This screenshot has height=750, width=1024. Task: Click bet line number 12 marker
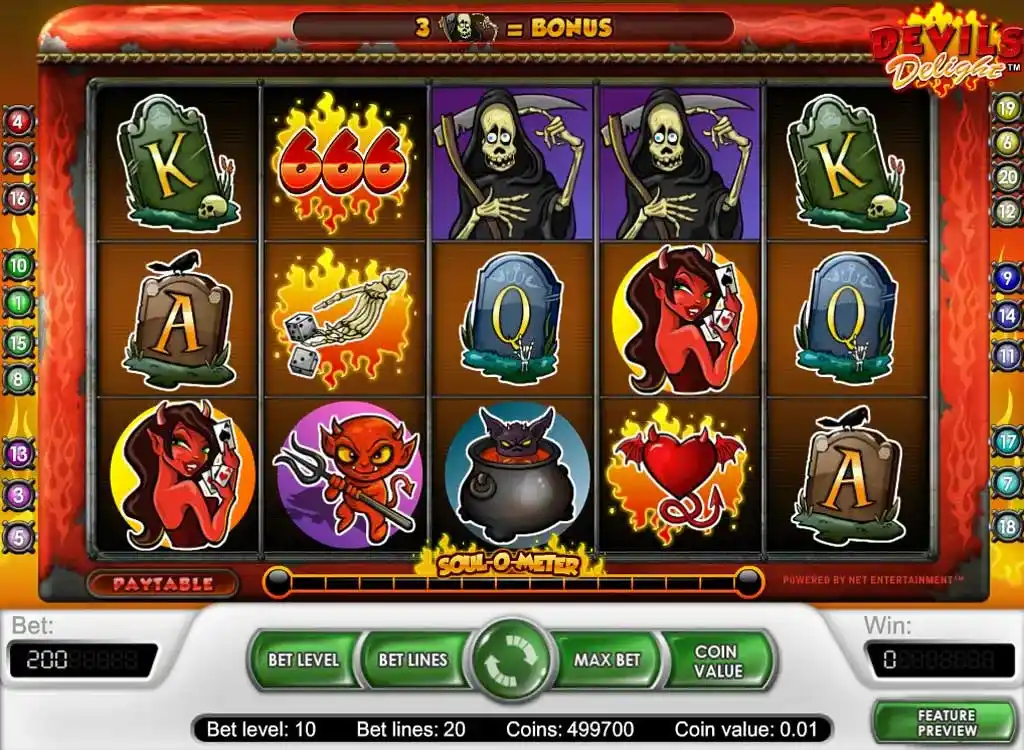point(1006,211)
